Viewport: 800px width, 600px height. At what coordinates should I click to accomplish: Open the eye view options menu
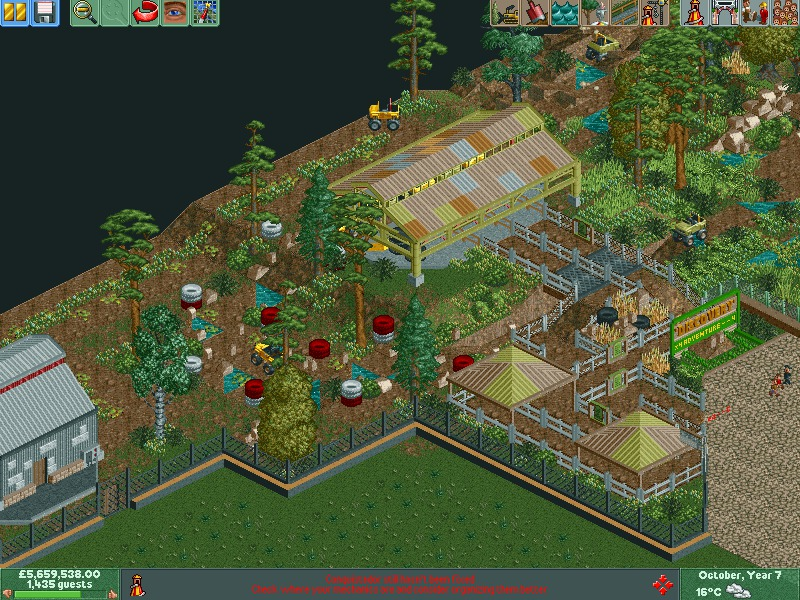[x=175, y=13]
